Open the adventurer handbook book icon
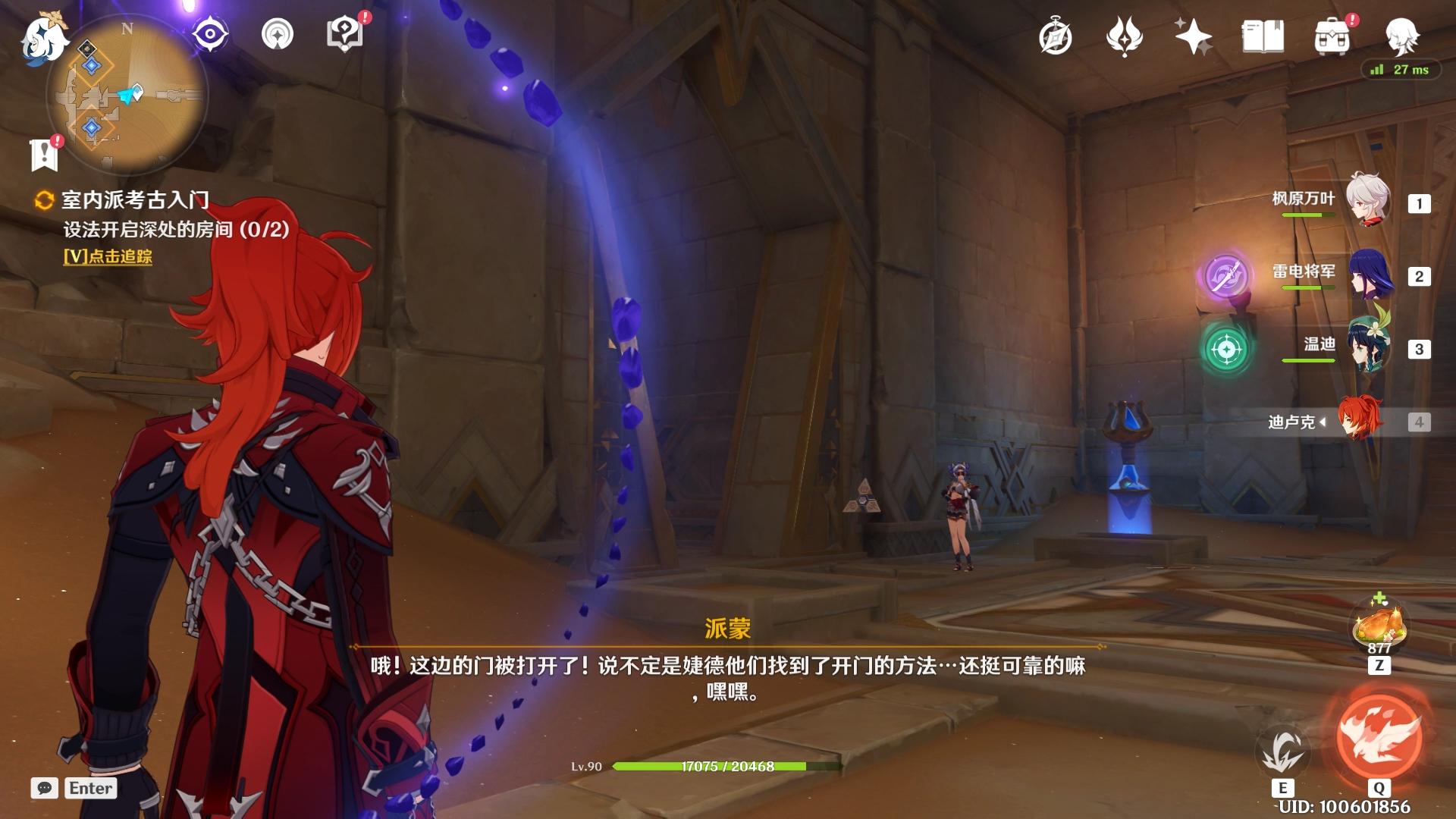 point(1263,36)
